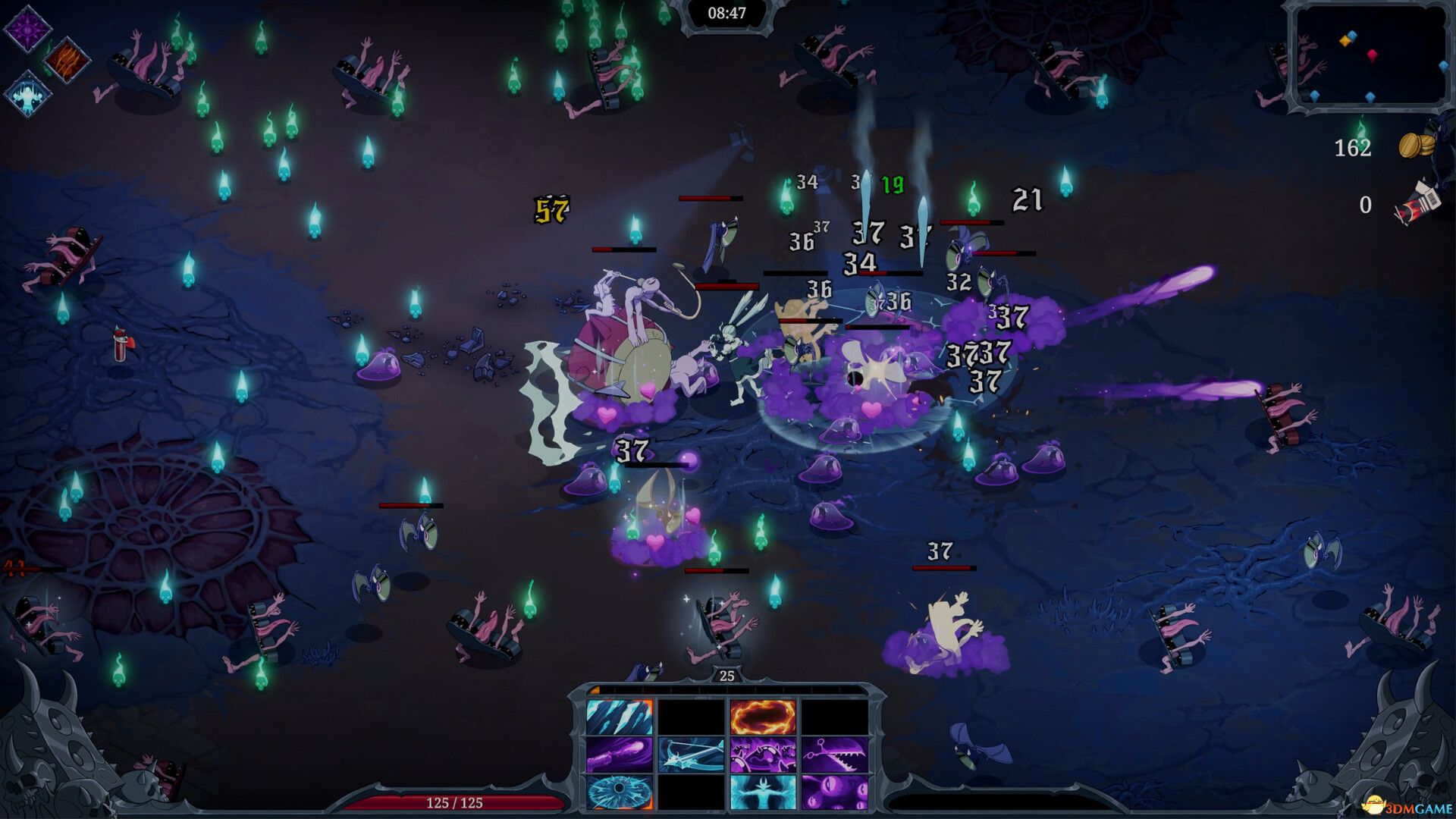Select the ice shards ability slot
The height and width of the screenshot is (819, 1456).
(619, 717)
